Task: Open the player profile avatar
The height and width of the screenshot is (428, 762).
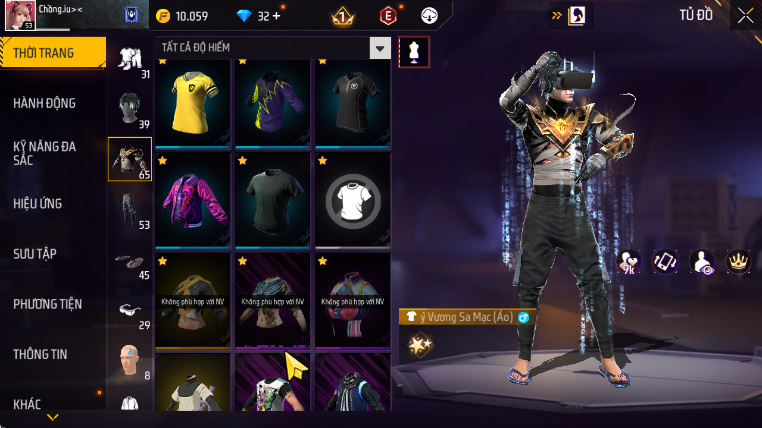Action: (x=20, y=16)
